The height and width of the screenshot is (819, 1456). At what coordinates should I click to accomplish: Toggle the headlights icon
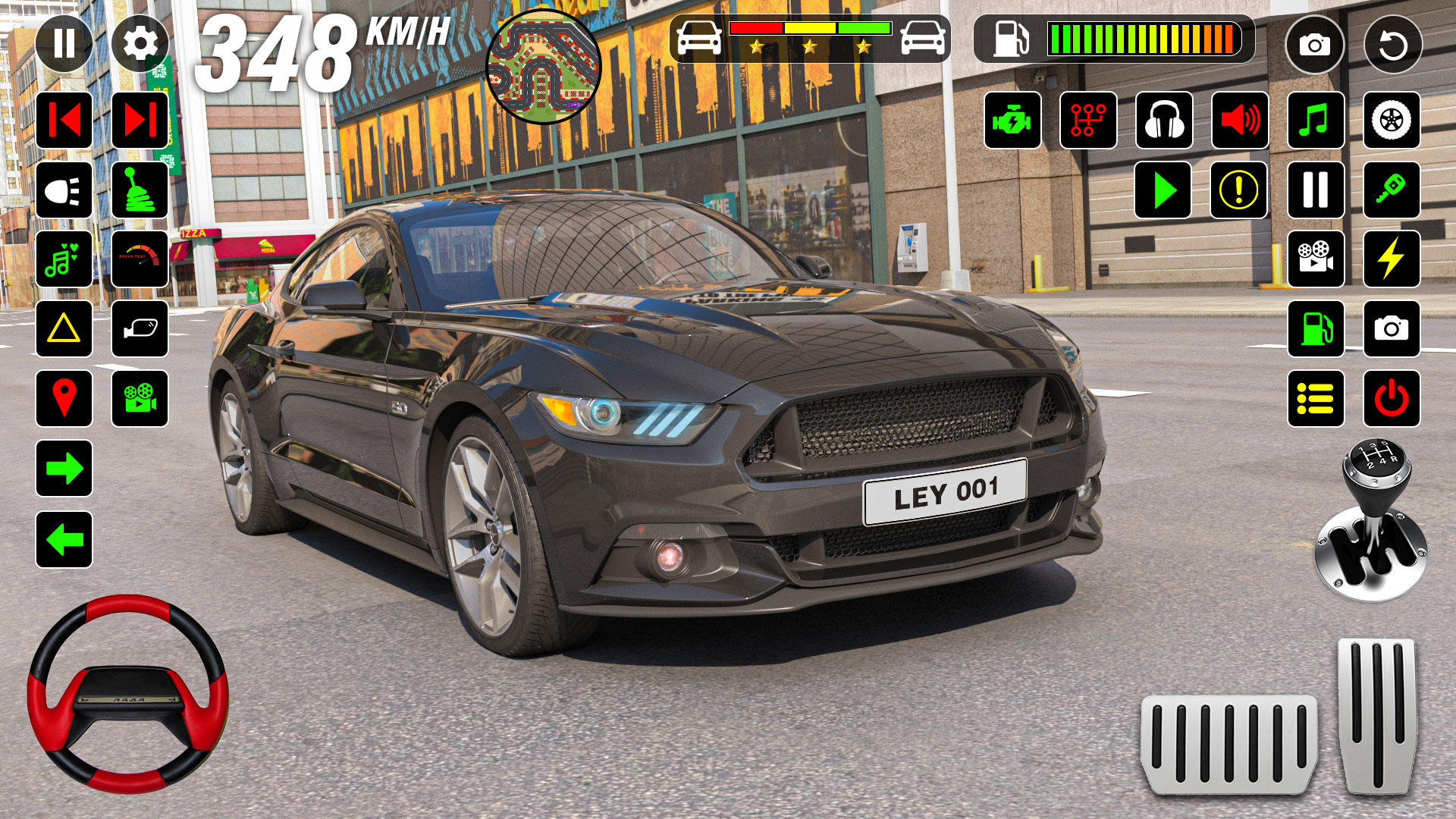pyautogui.click(x=64, y=190)
